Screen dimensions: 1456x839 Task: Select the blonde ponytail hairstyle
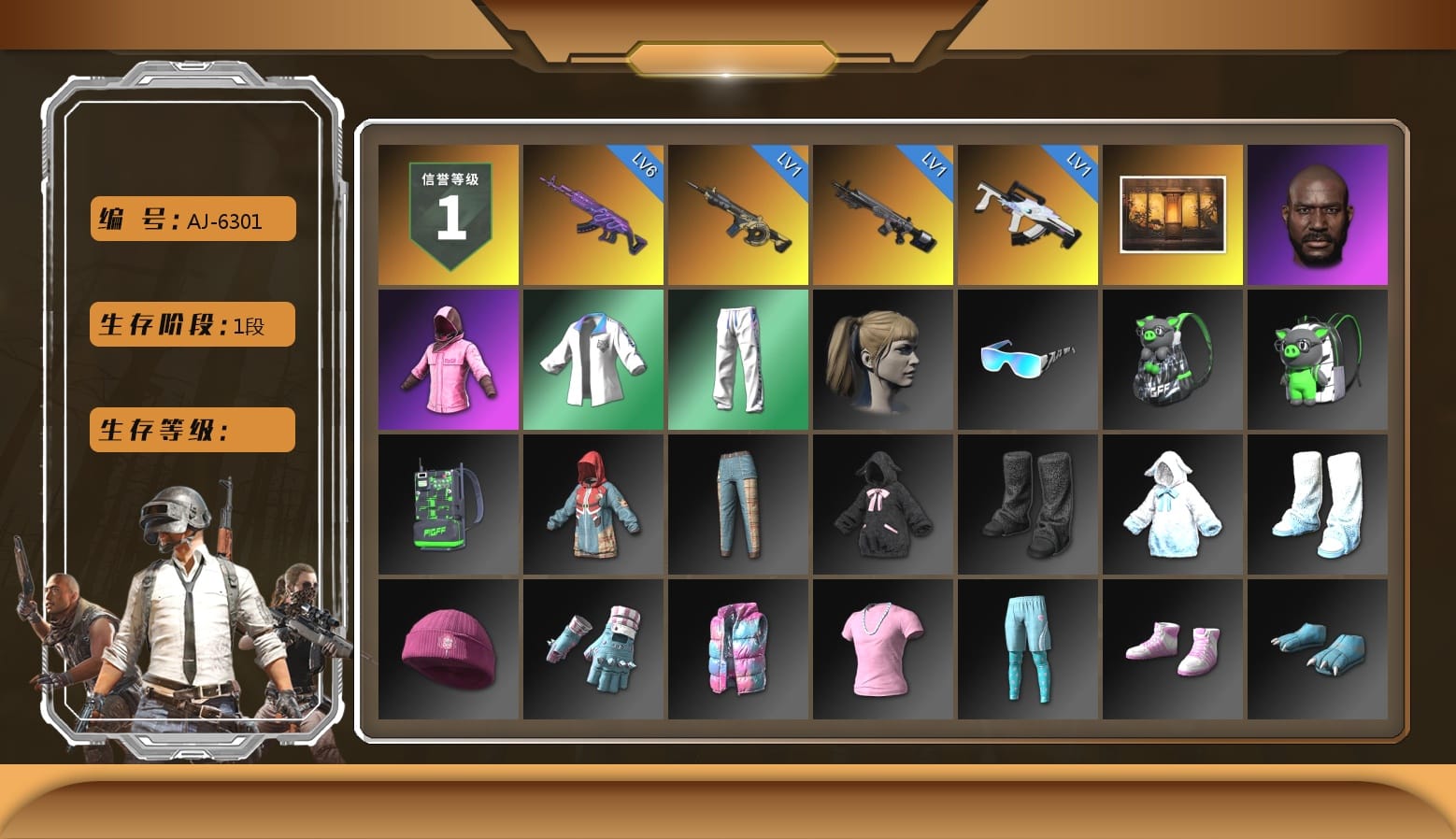(882, 359)
